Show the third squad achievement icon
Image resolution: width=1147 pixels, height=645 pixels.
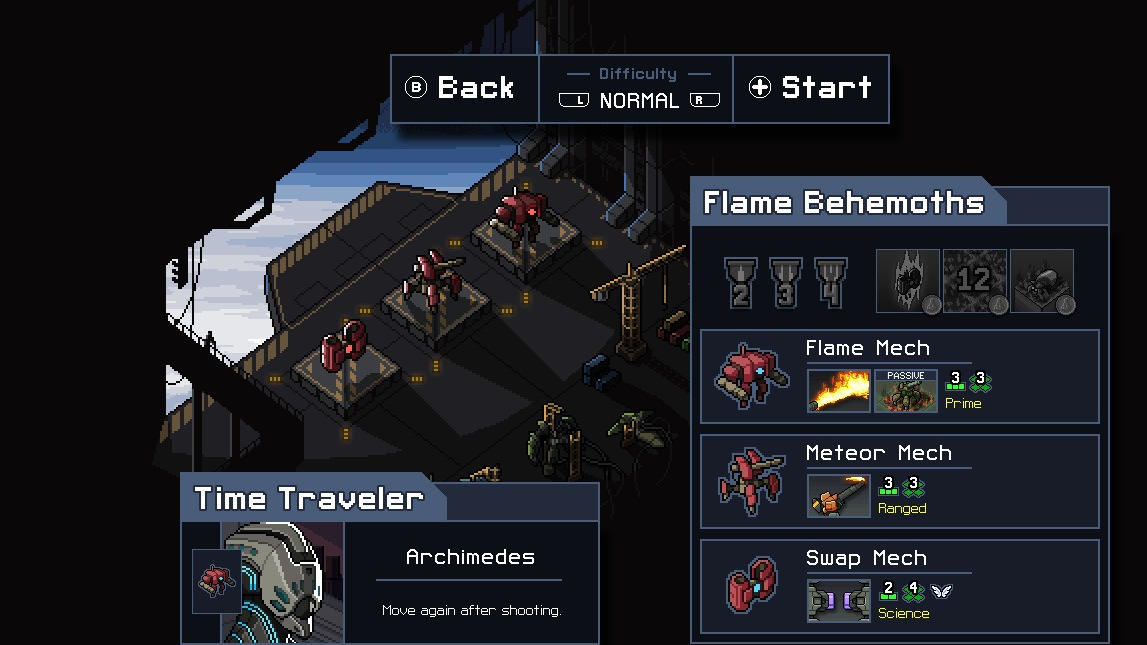pos(1042,282)
